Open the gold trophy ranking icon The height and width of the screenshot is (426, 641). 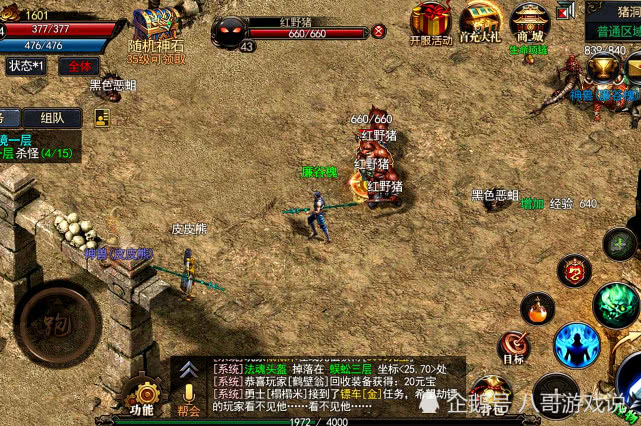(x=602, y=67)
